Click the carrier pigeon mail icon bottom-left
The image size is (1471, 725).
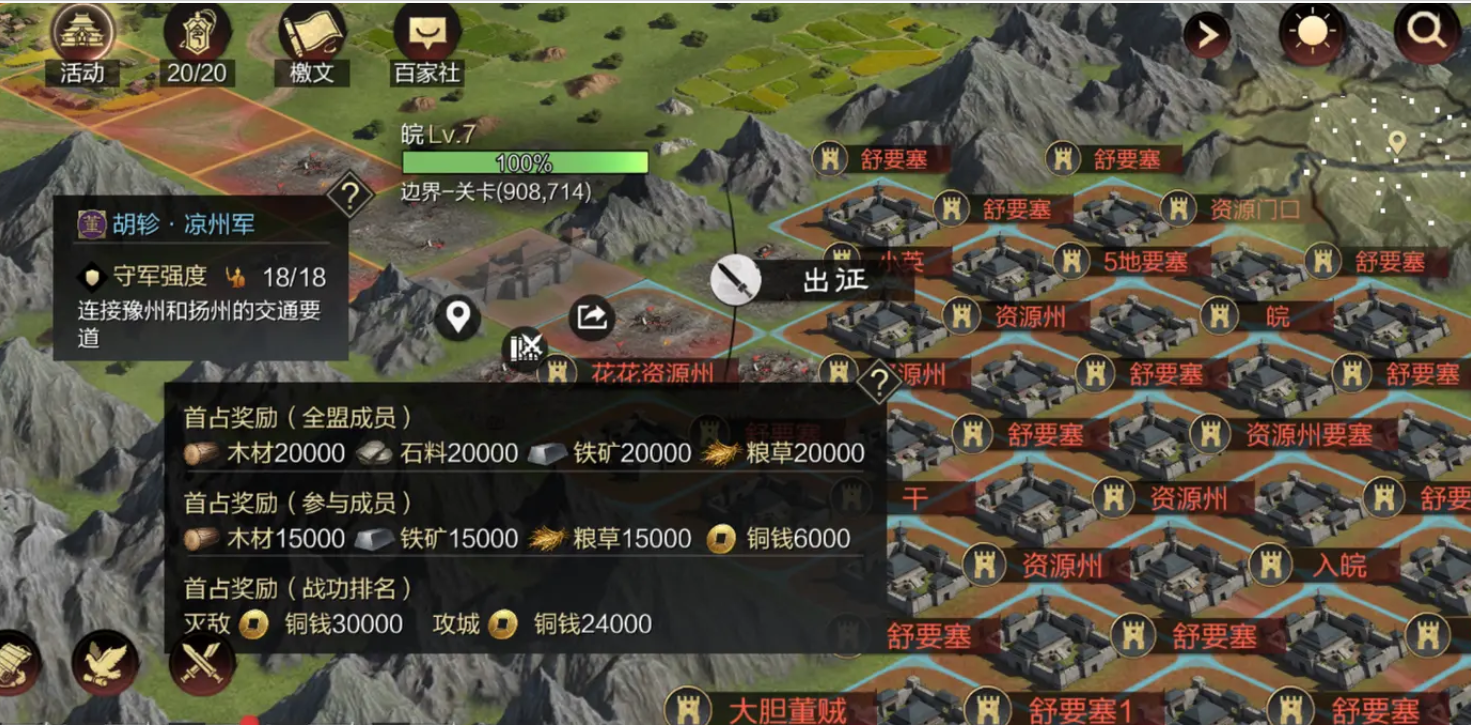(x=103, y=661)
